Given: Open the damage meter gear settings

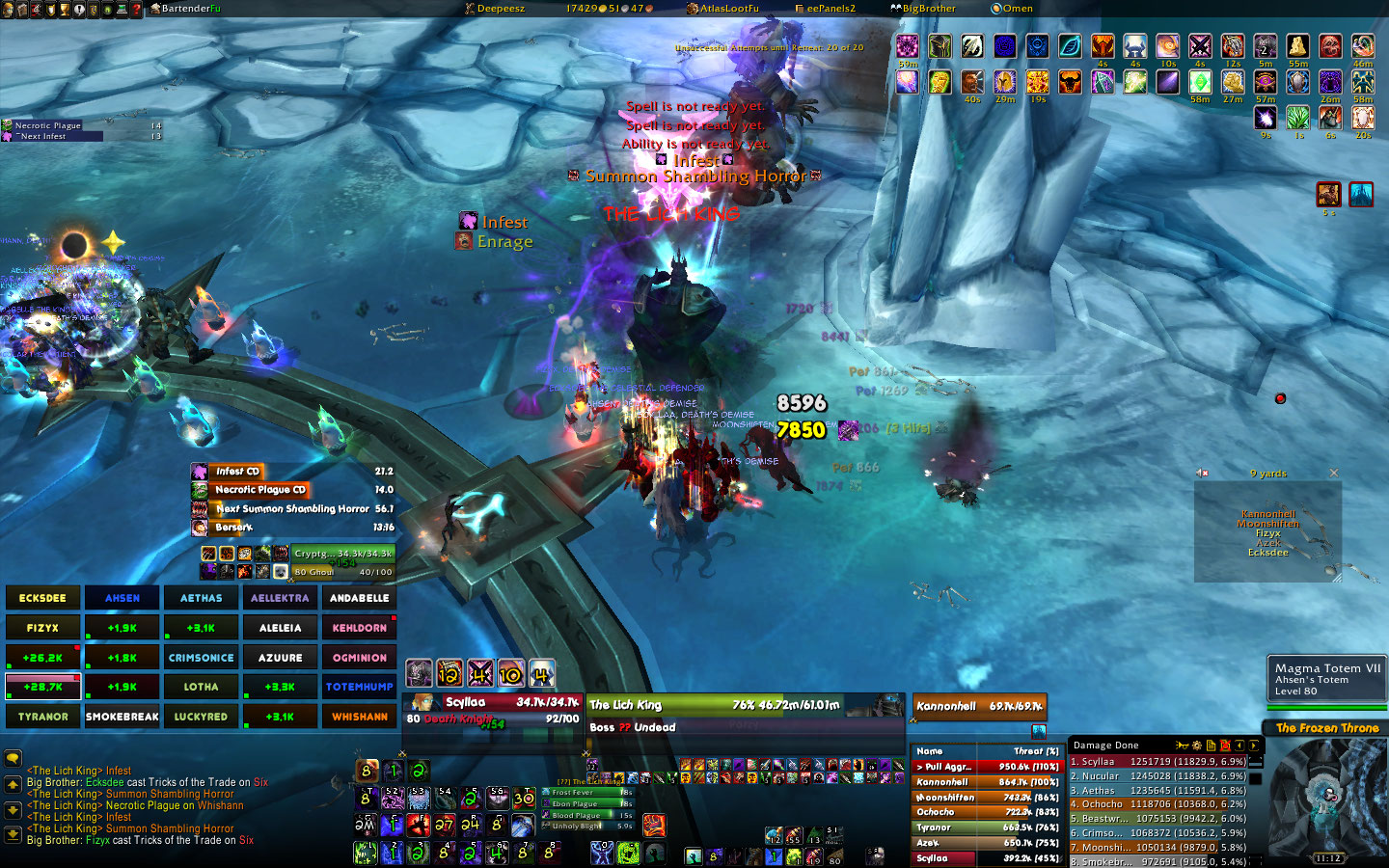Looking at the screenshot, I should click(1196, 746).
